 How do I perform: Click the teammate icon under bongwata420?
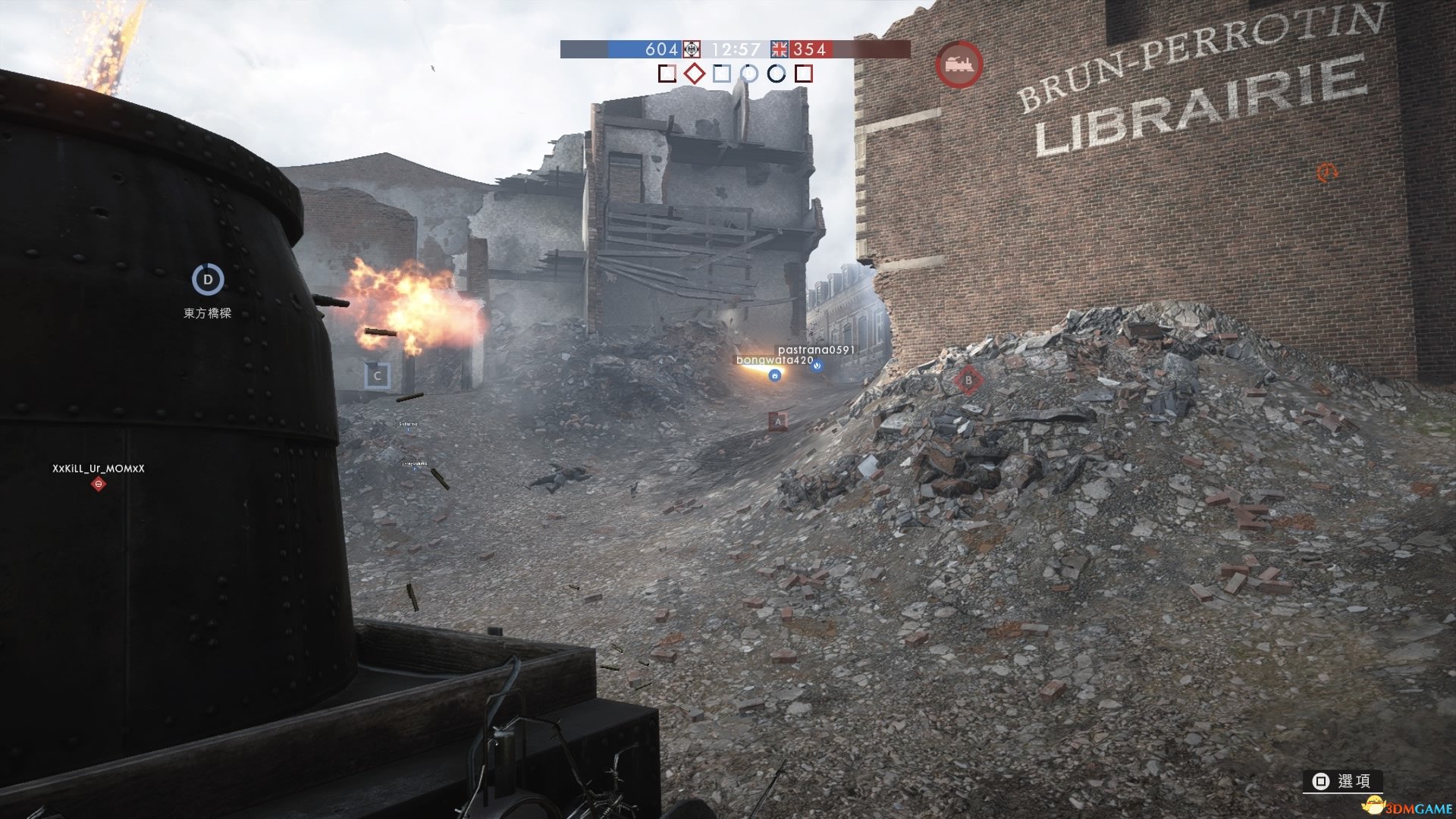(774, 375)
